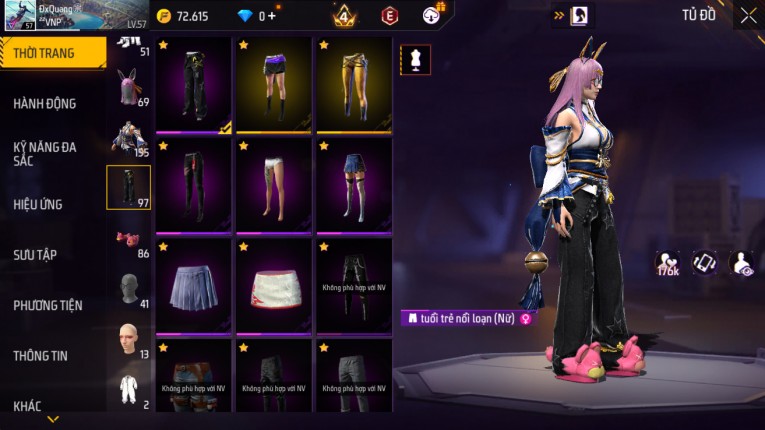
Task: Select the yellow pants item
Action: click(354, 85)
